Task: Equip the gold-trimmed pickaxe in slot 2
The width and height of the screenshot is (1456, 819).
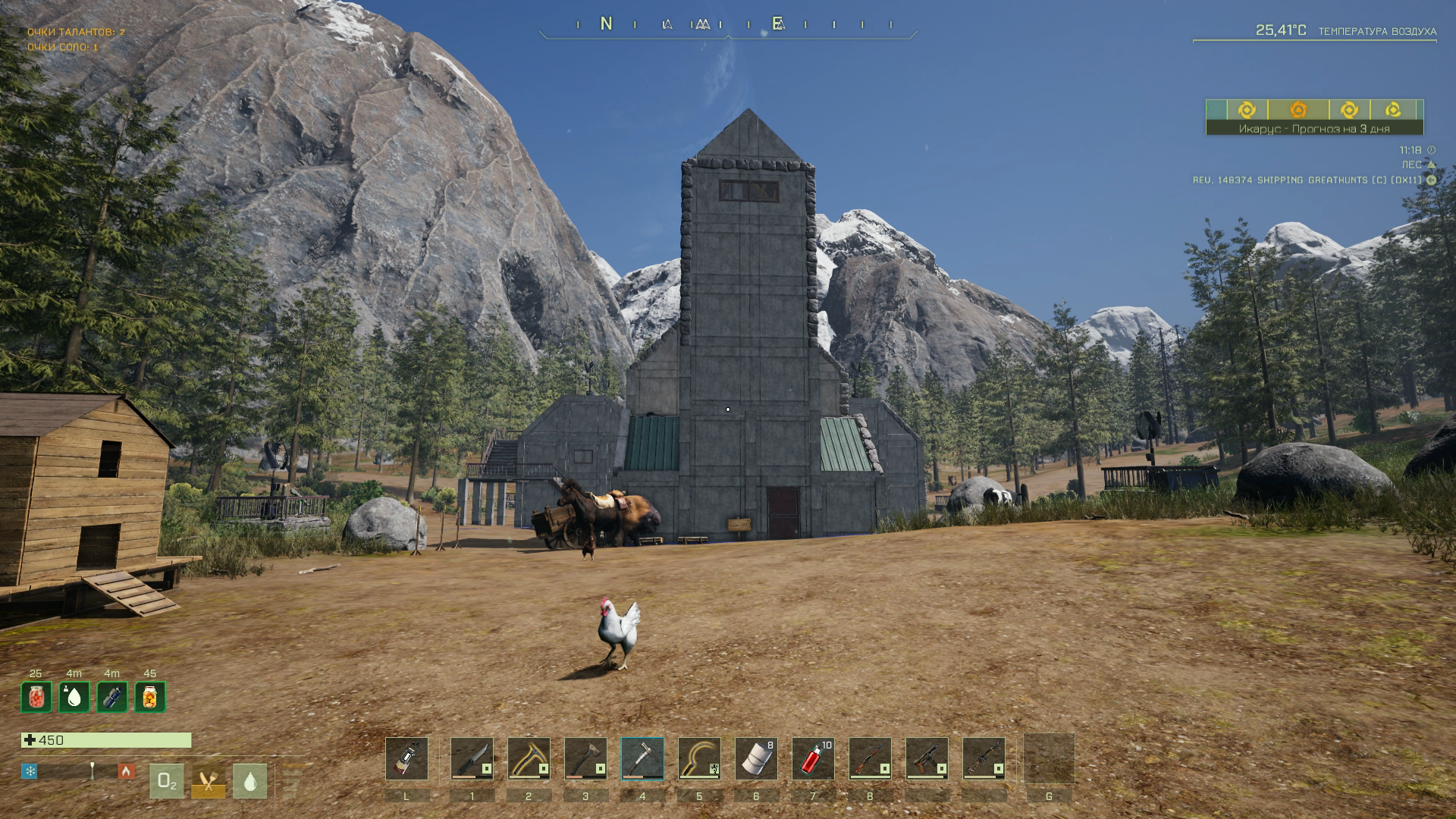Action: [529, 758]
